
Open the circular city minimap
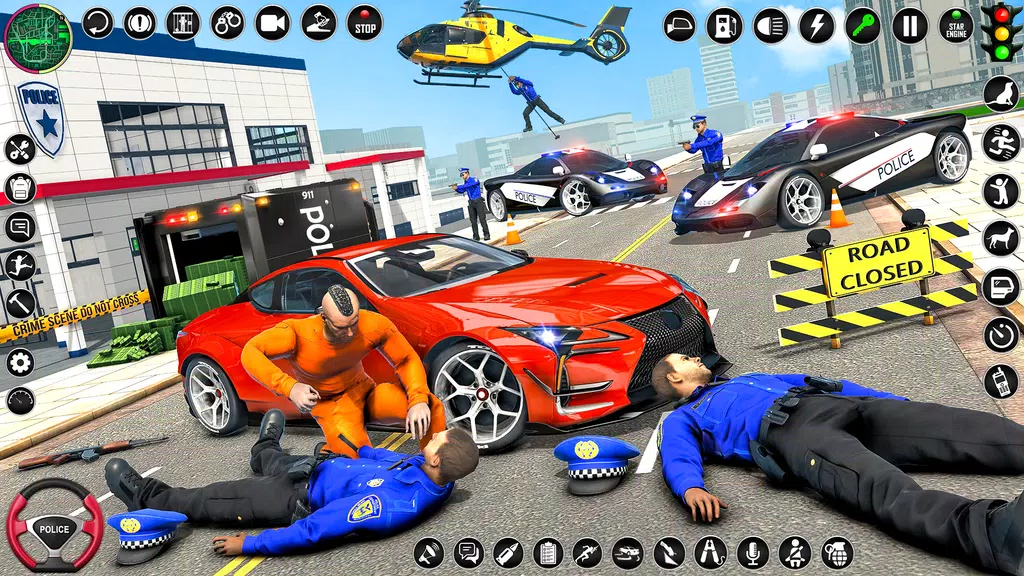[37, 37]
